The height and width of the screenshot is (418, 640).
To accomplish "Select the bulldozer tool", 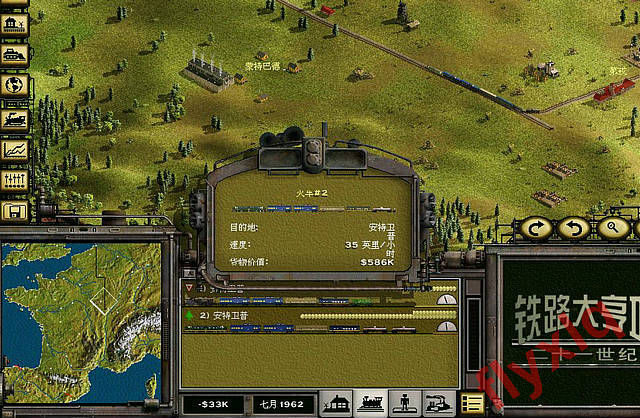I will pyautogui.click(x=15, y=52).
